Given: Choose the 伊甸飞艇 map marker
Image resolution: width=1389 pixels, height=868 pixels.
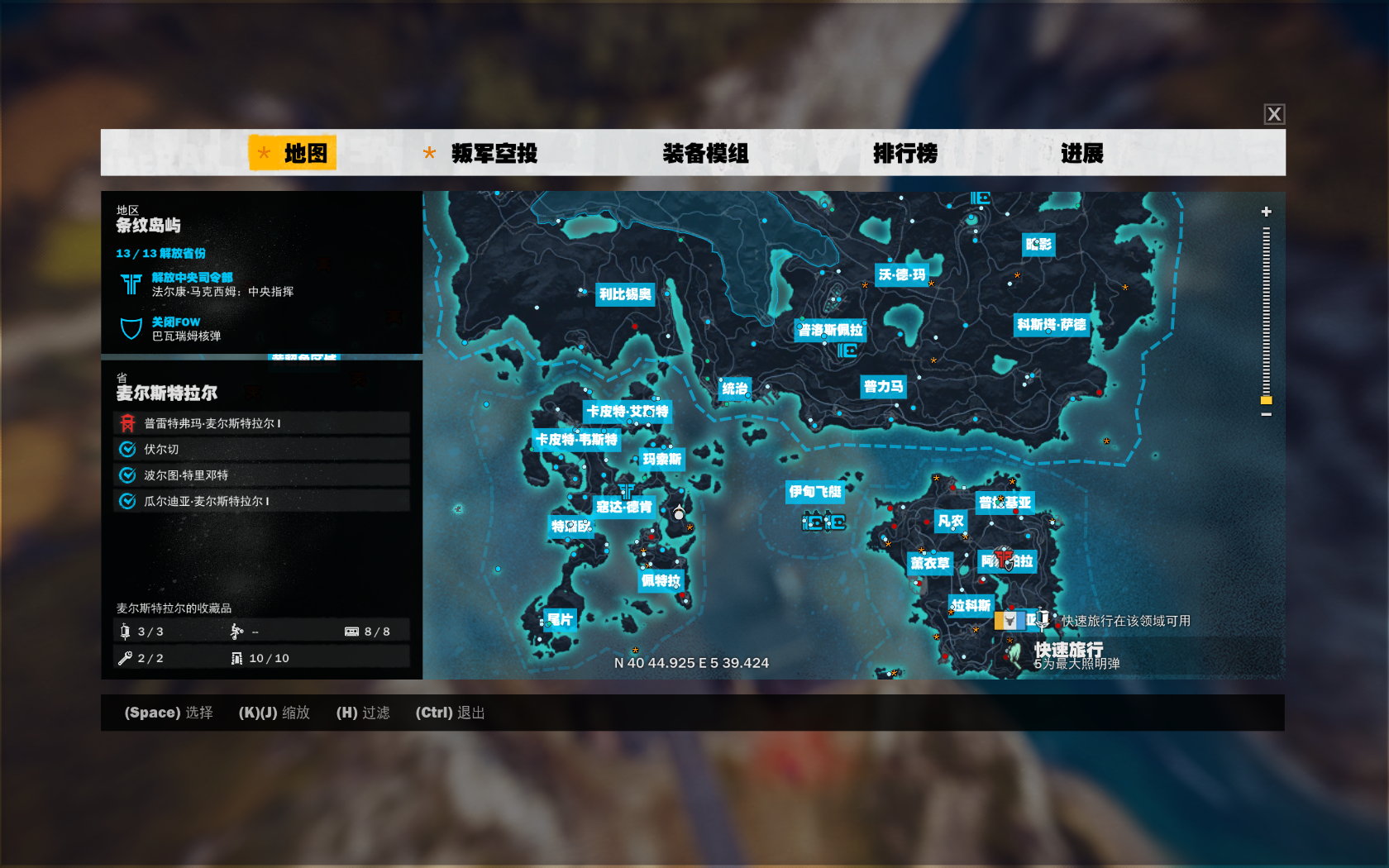Looking at the screenshot, I should [814, 492].
